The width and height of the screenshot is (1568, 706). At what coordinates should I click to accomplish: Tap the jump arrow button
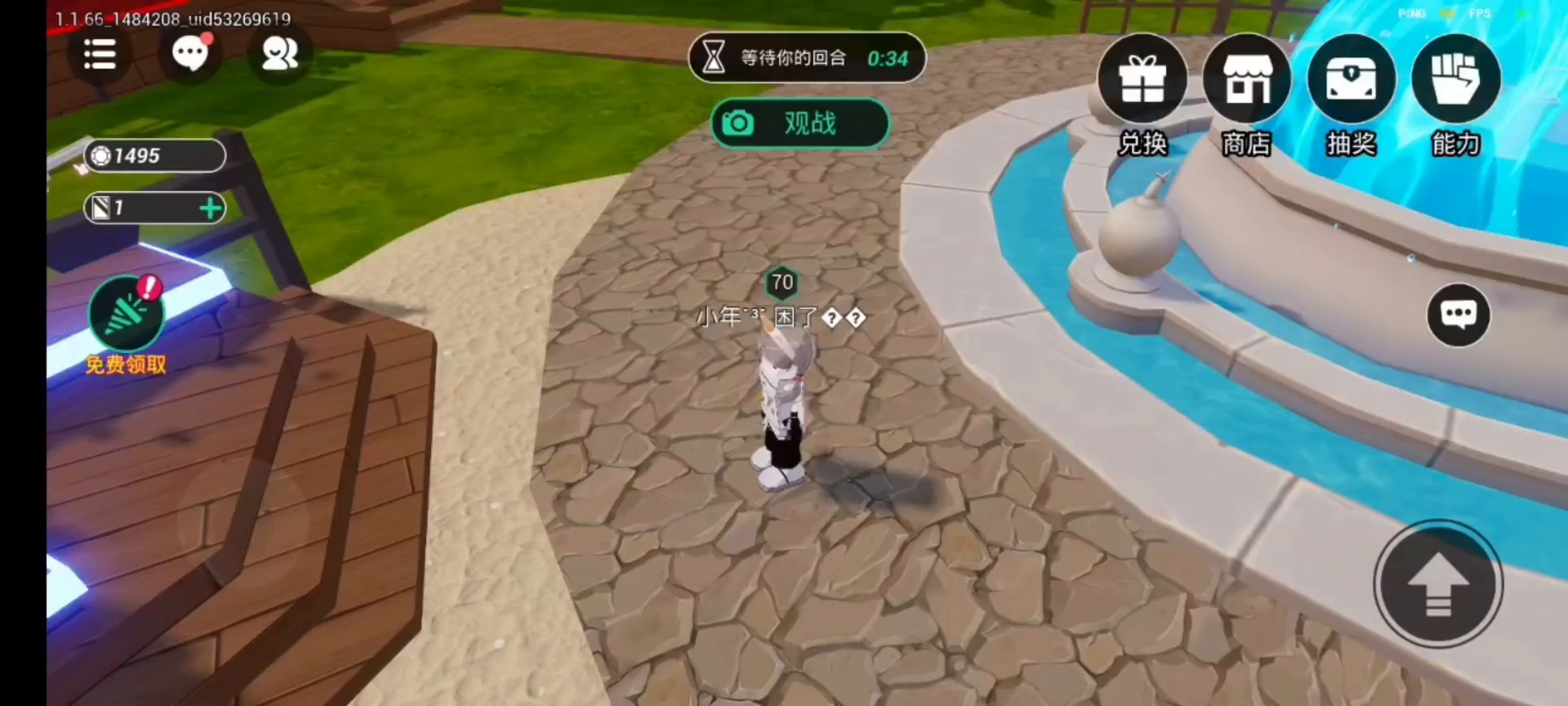pyautogui.click(x=1438, y=584)
